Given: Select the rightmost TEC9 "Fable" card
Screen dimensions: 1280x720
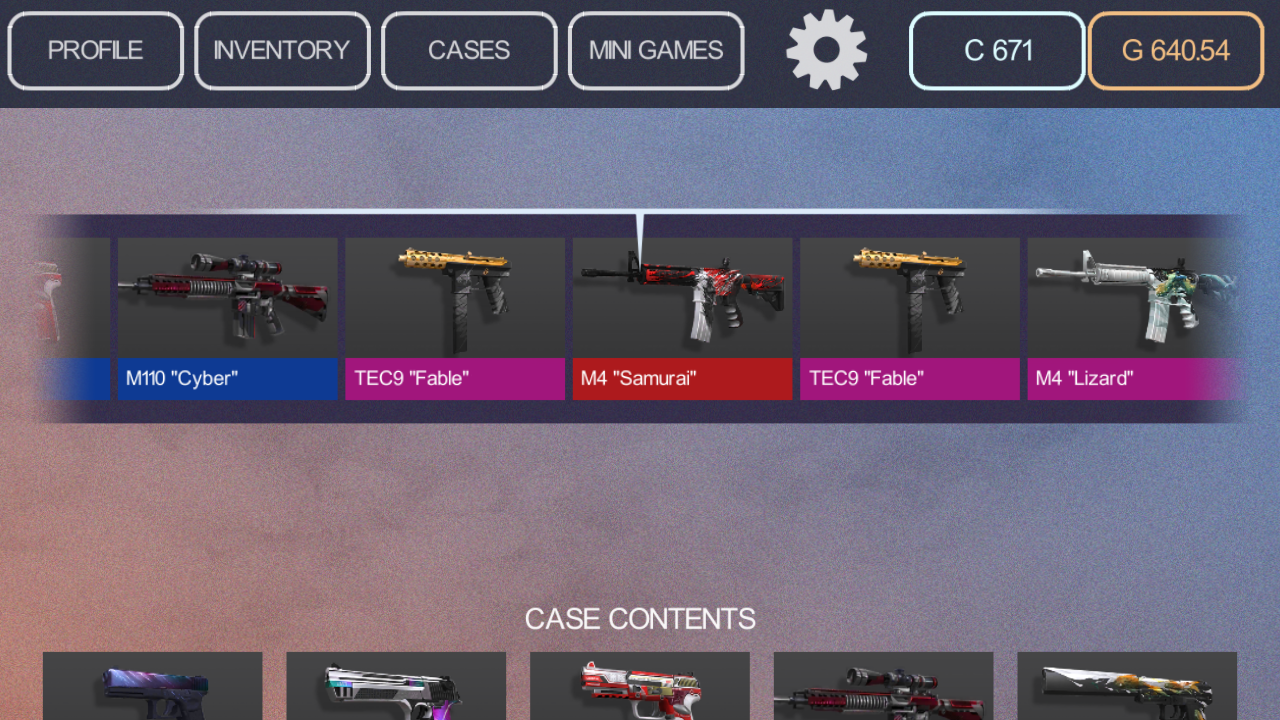Looking at the screenshot, I should [x=909, y=300].
